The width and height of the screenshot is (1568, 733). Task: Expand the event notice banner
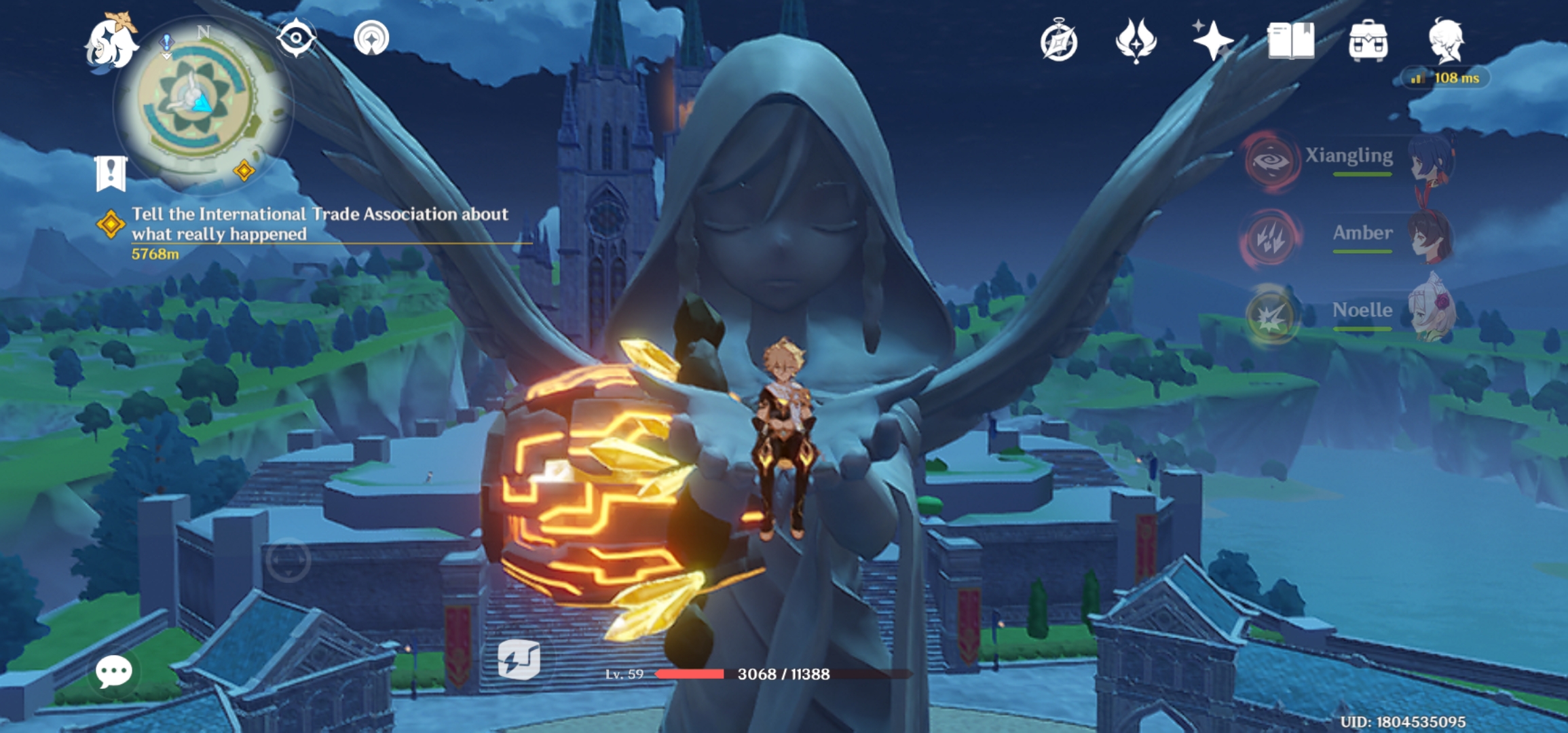[111, 174]
